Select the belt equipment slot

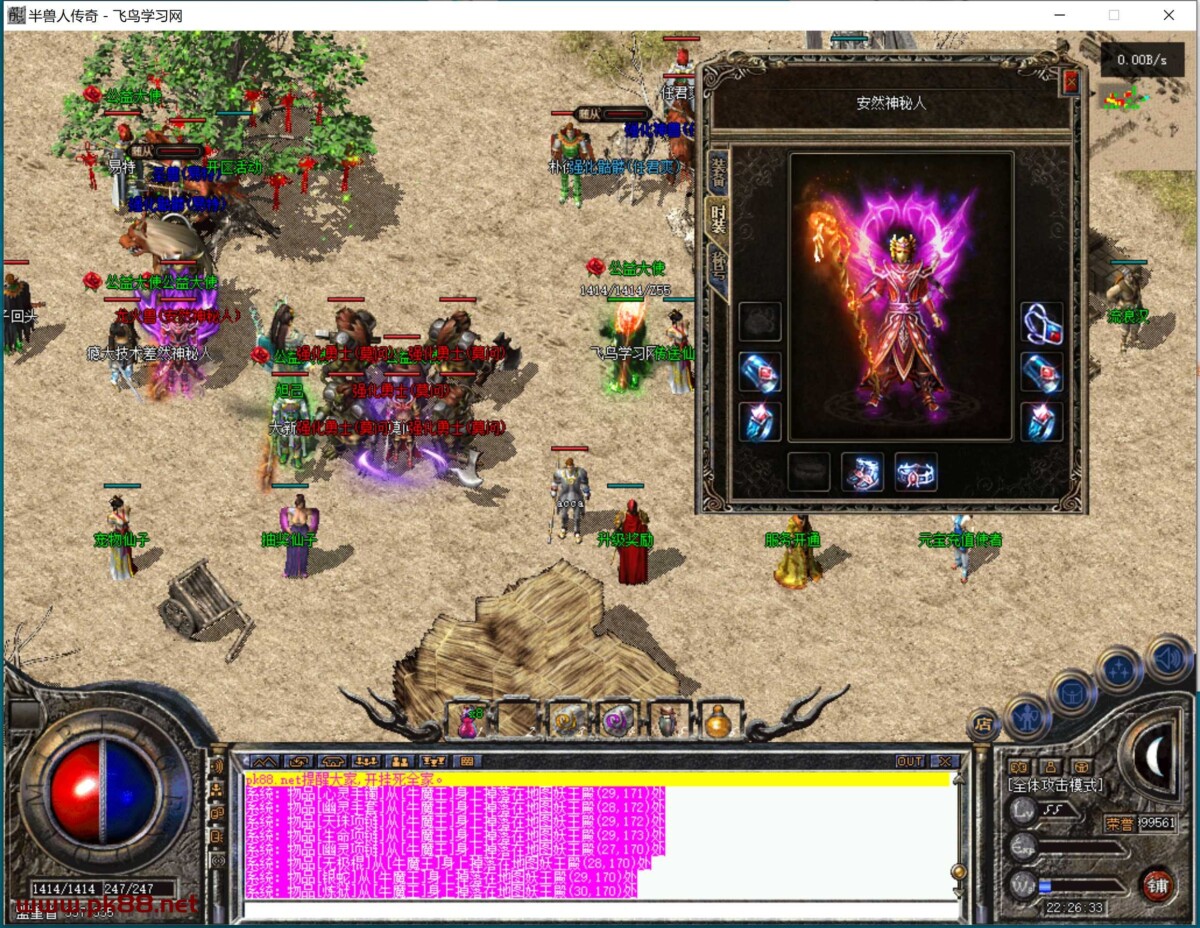click(x=916, y=472)
